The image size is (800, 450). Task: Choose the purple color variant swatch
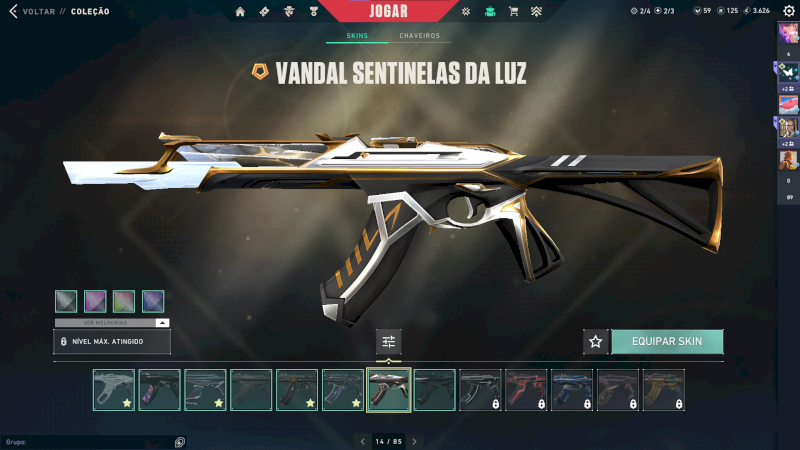[95, 301]
